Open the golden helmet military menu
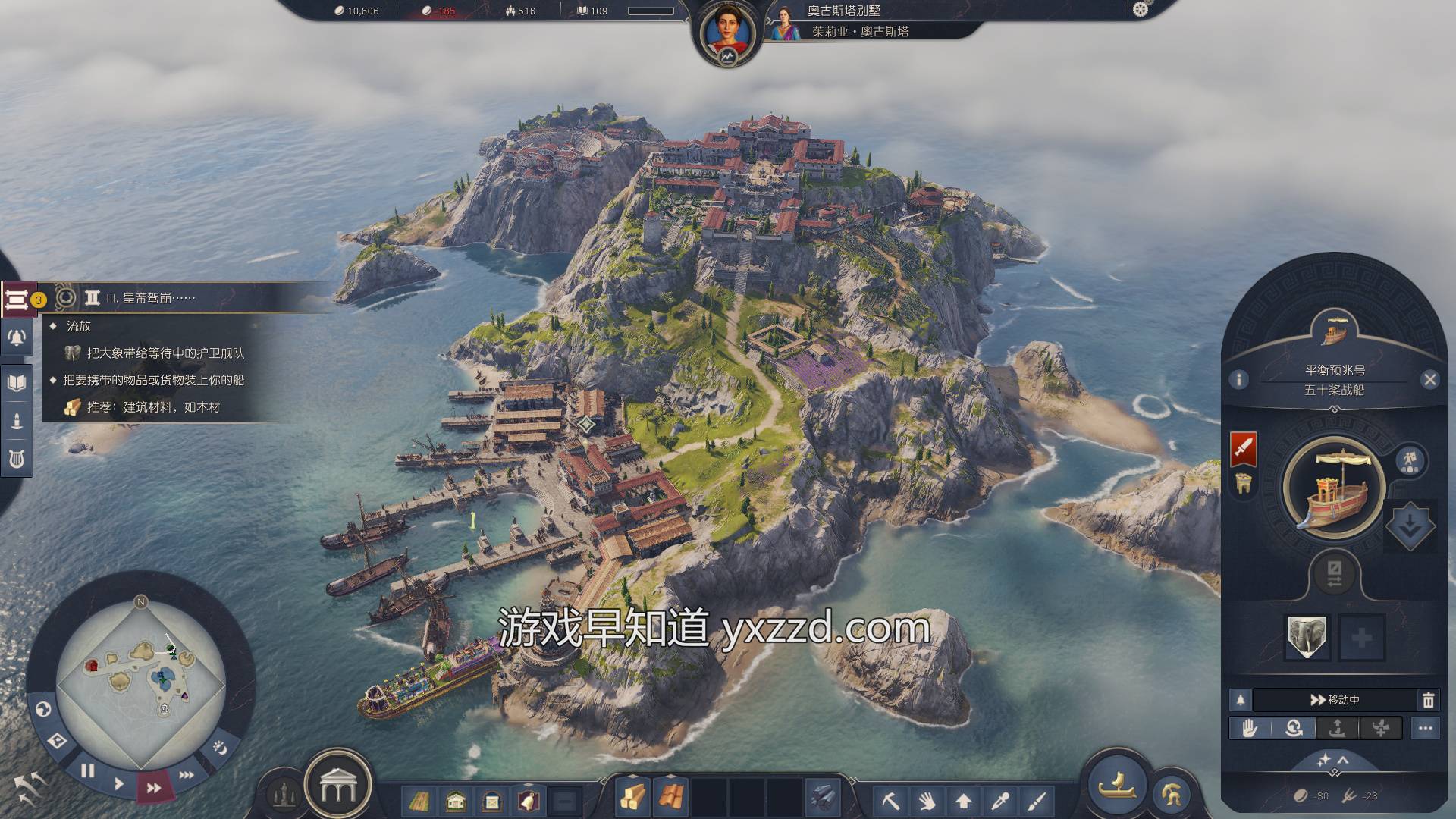1456x819 pixels. pyautogui.click(x=1170, y=794)
